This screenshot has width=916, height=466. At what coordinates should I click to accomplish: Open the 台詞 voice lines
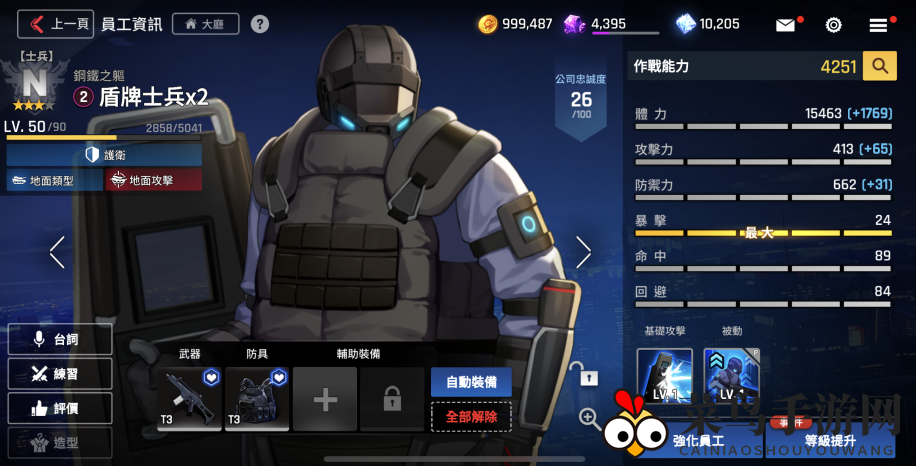[59, 339]
